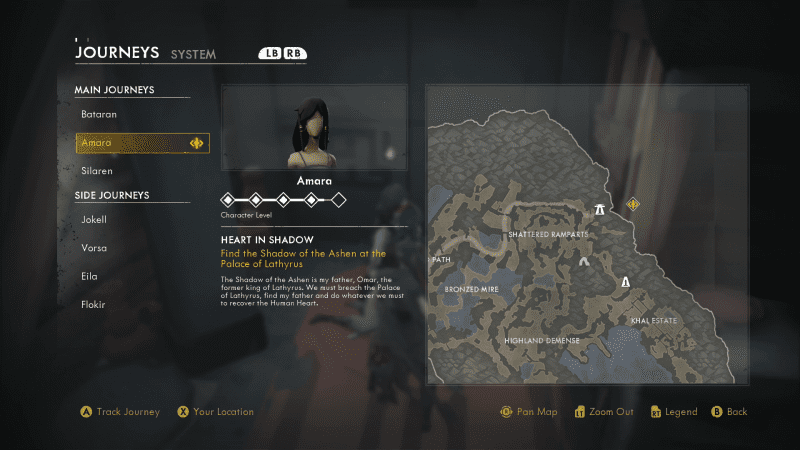This screenshot has width=800, height=450.
Task: Select Vorsa's side journey
Action: coord(94,247)
